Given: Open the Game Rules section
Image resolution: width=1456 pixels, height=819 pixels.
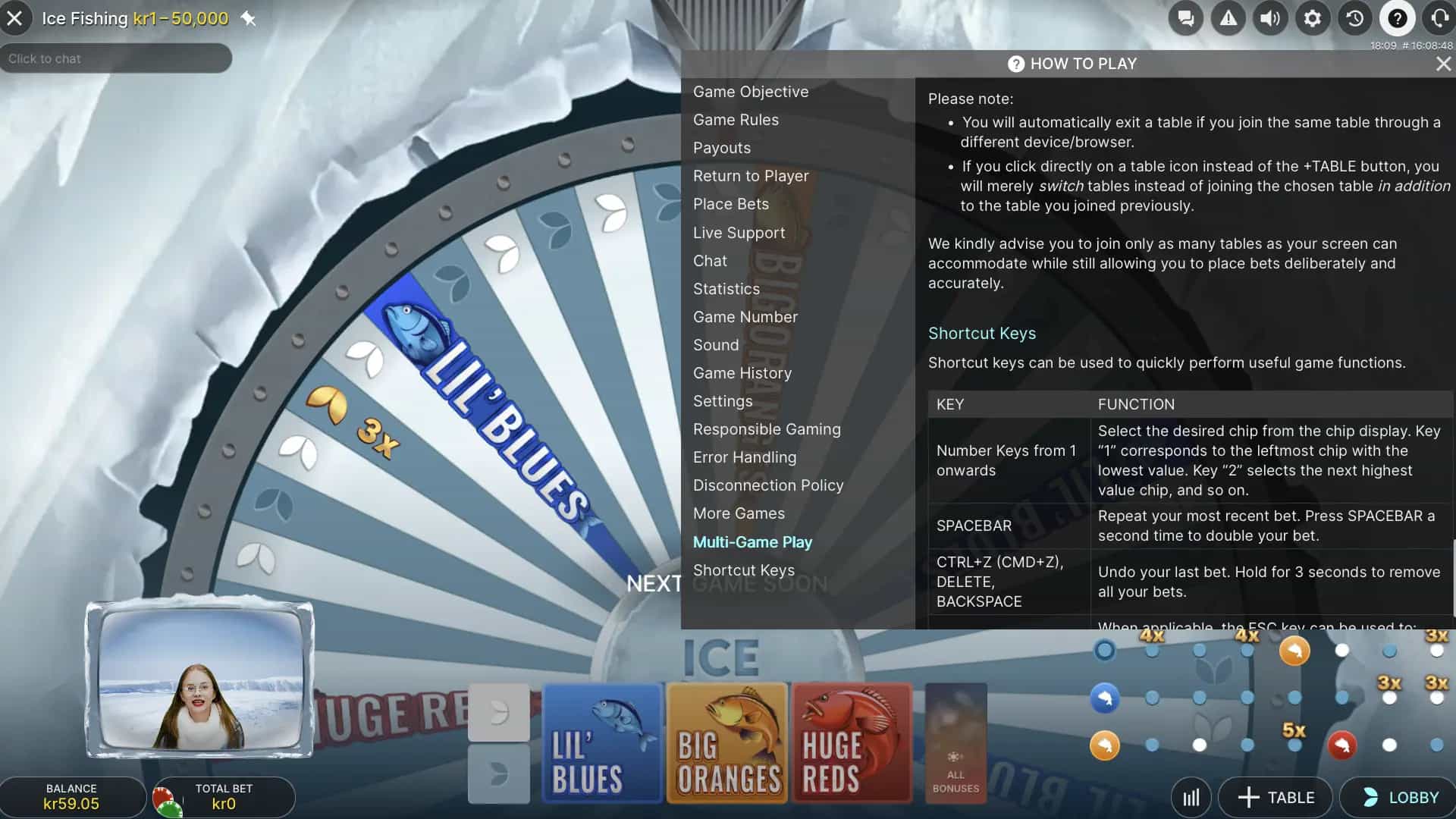Looking at the screenshot, I should pos(736,119).
